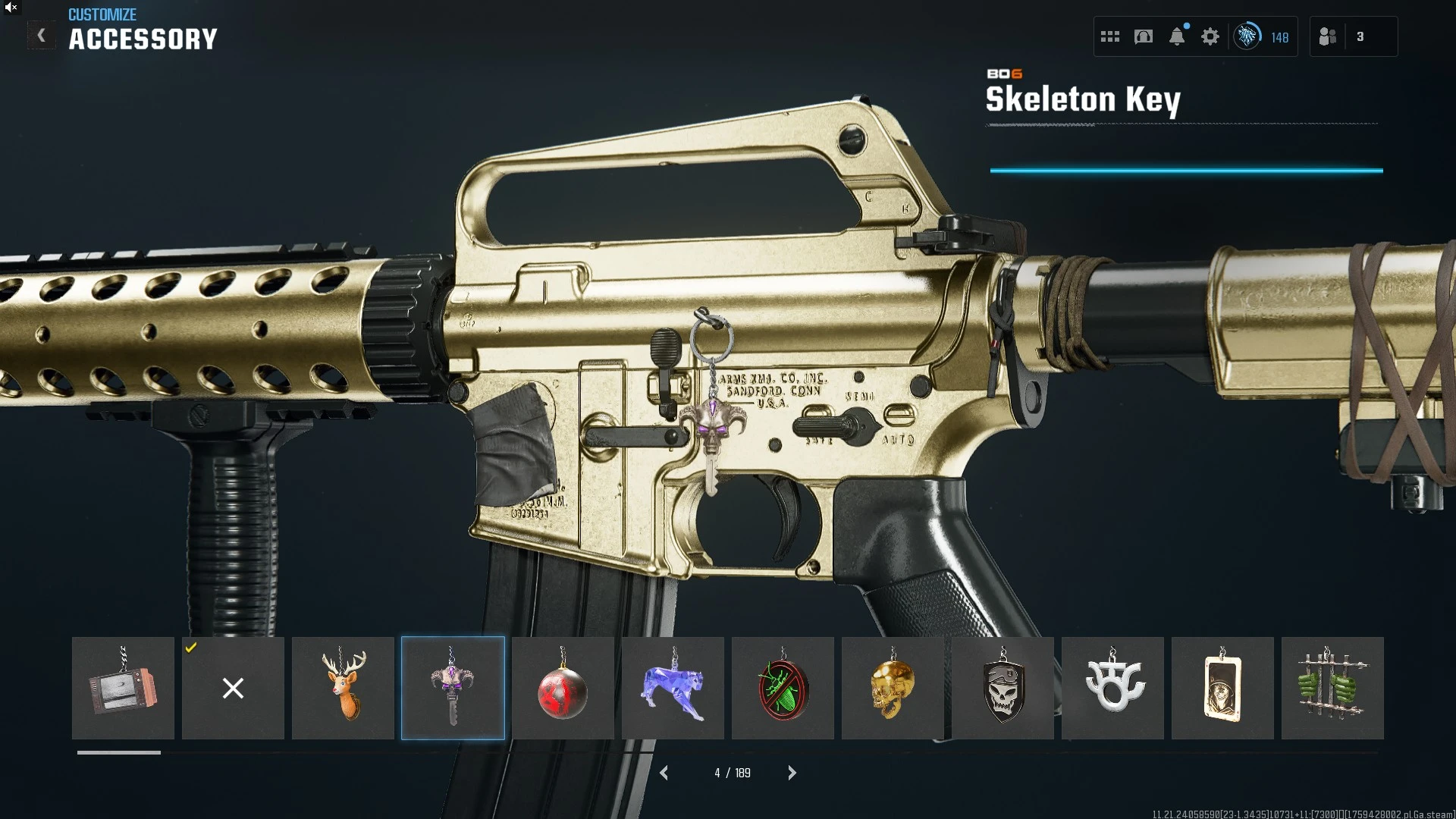Advance to the next accessory page
Viewport: 1456px width, 819px height.
click(792, 773)
